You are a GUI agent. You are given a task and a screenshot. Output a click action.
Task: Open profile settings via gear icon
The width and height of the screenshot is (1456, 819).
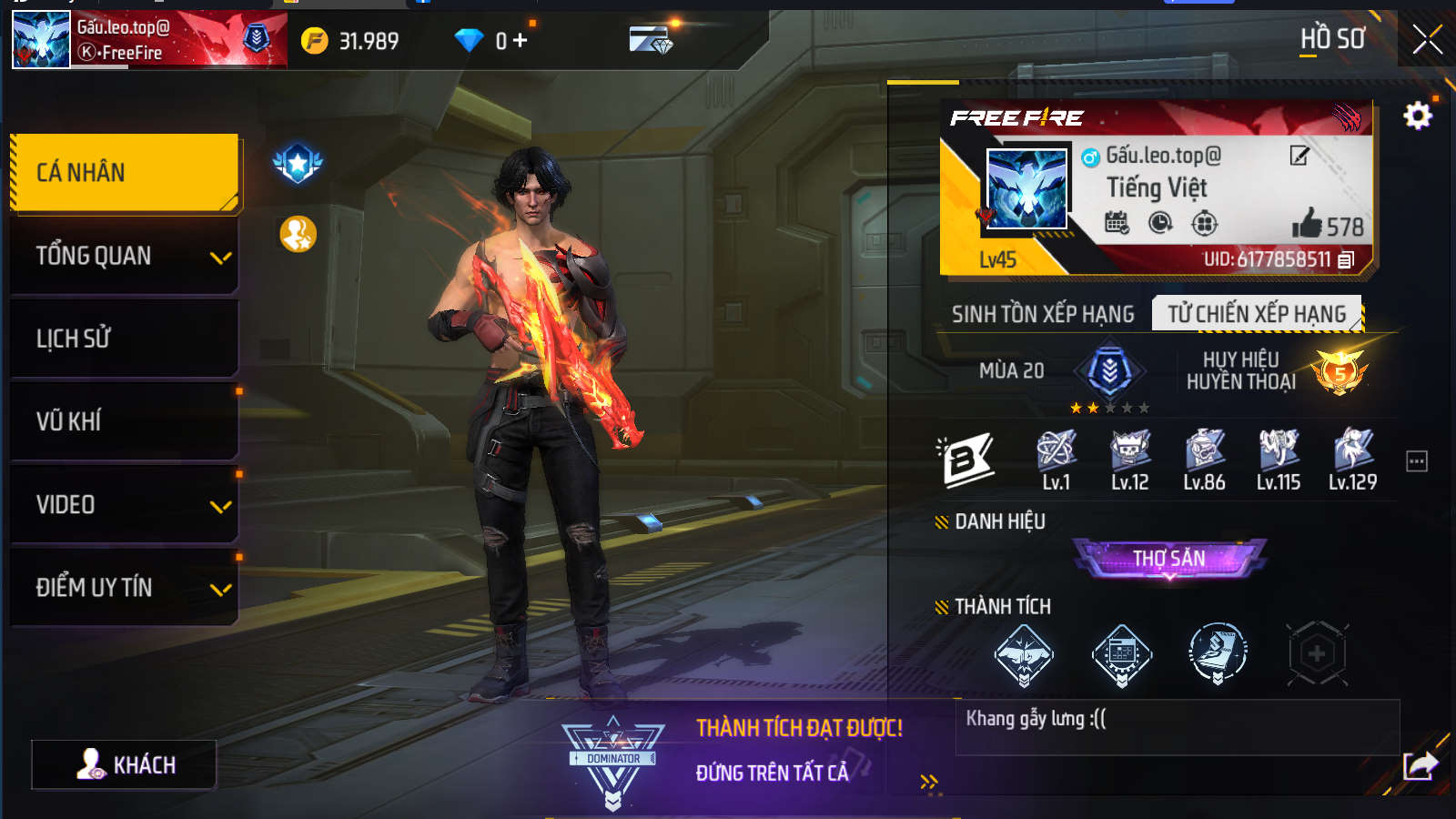[x=1417, y=116]
